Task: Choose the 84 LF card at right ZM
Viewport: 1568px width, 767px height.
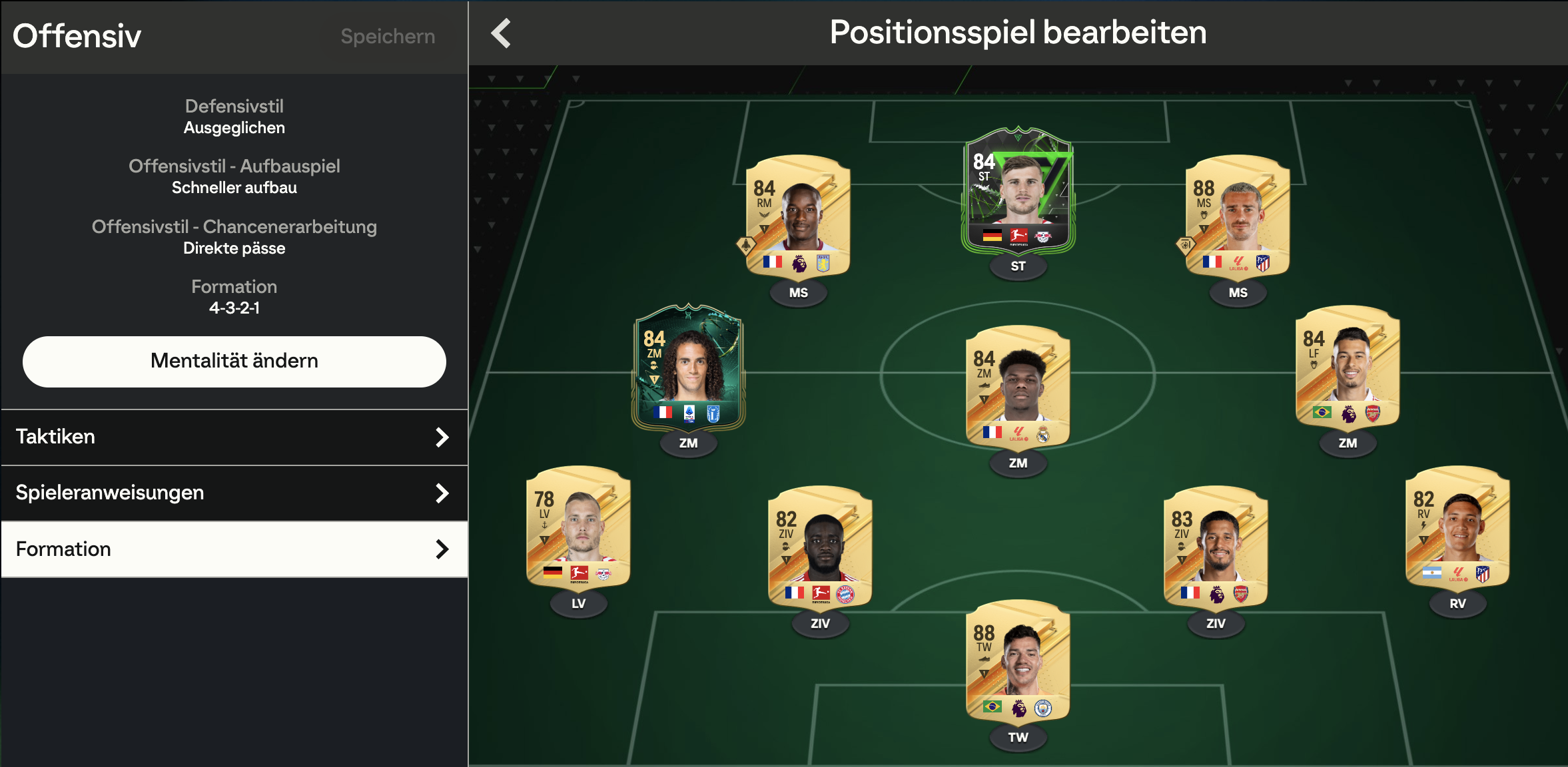Action: click(x=1348, y=368)
